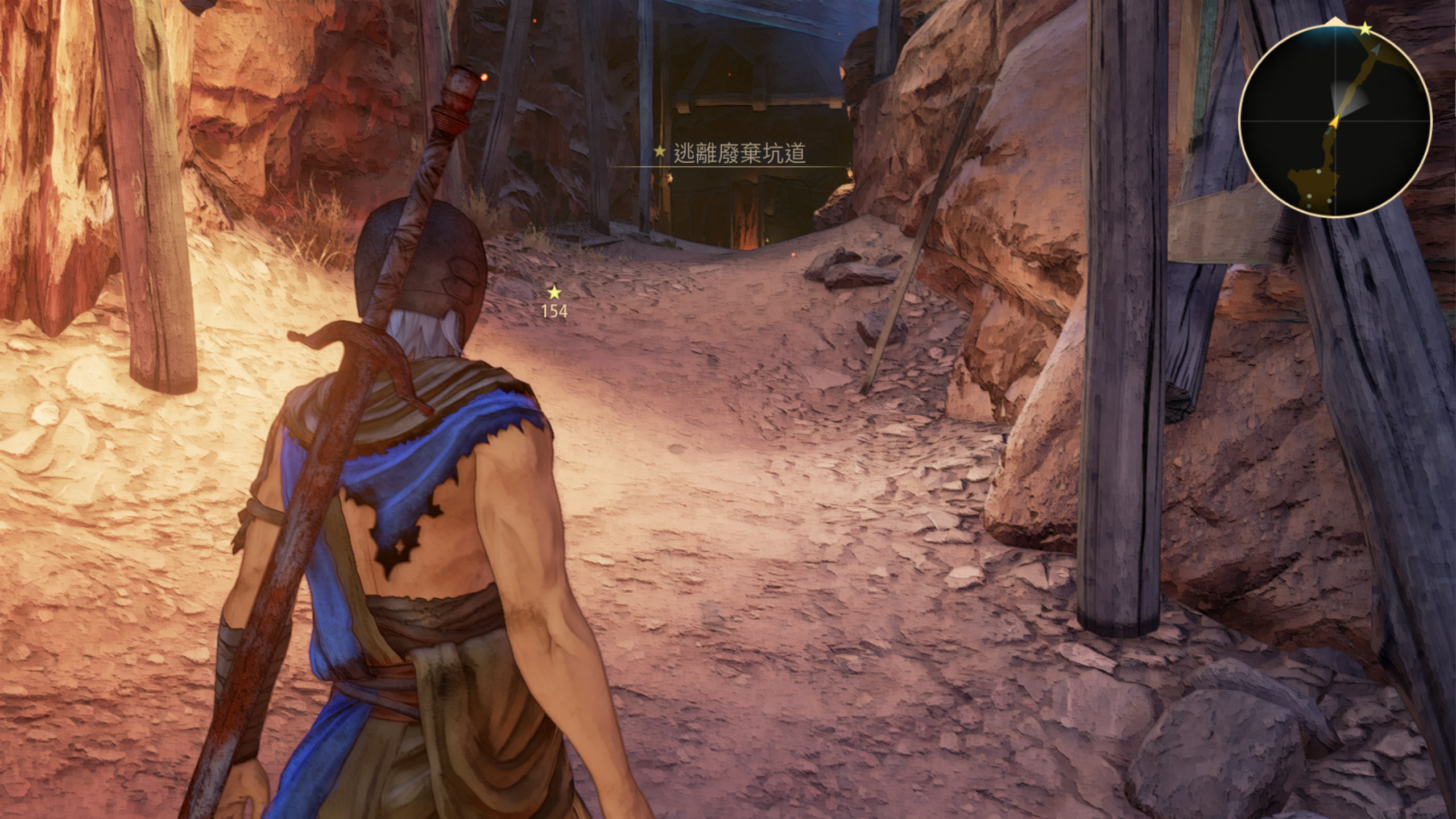This screenshot has width=1456, height=819.
Task: Click the star destination marker on minimap edge
Action: coord(1366,30)
